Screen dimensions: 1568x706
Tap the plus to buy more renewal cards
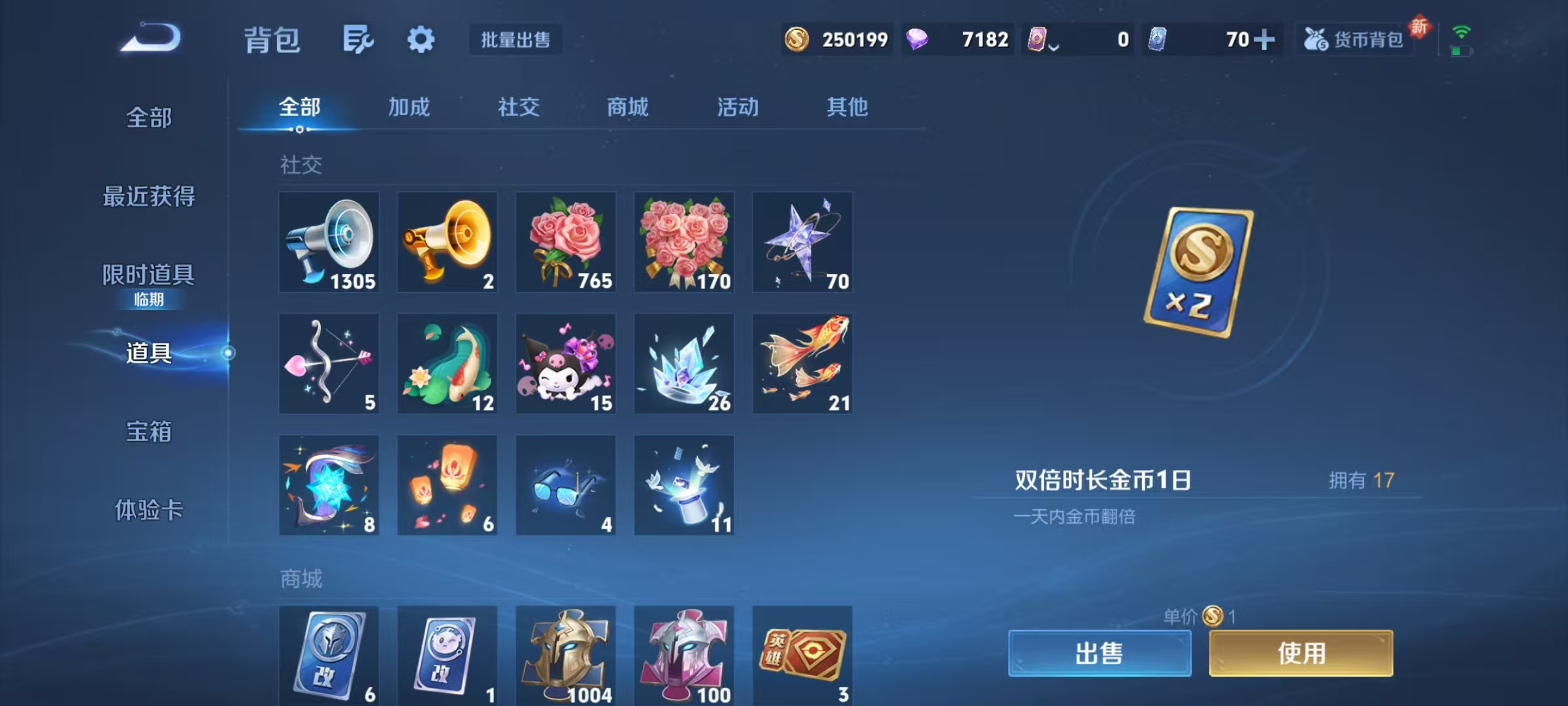pos(1266,39)
